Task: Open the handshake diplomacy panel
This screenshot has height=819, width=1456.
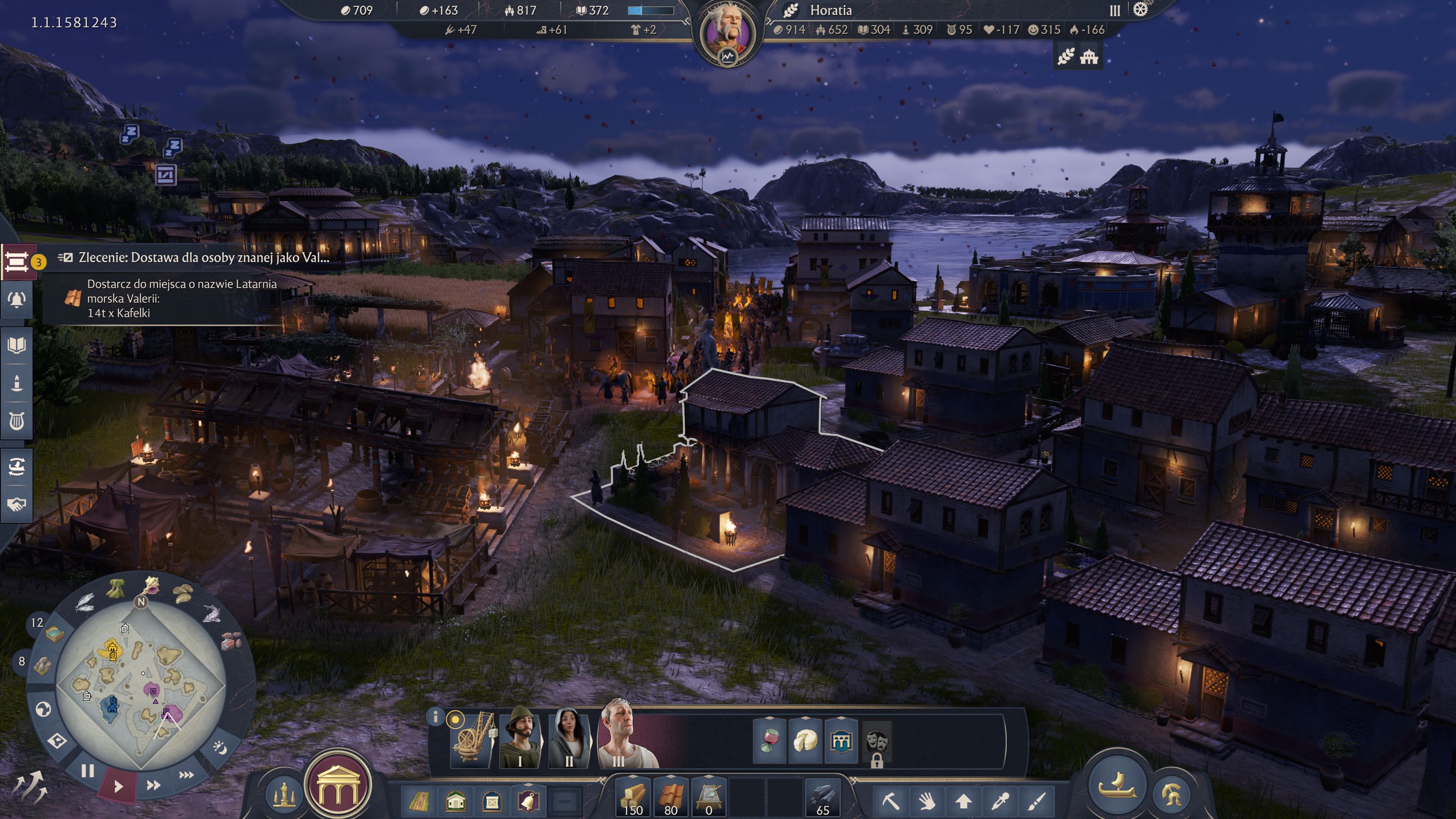Action: [17, 504]
